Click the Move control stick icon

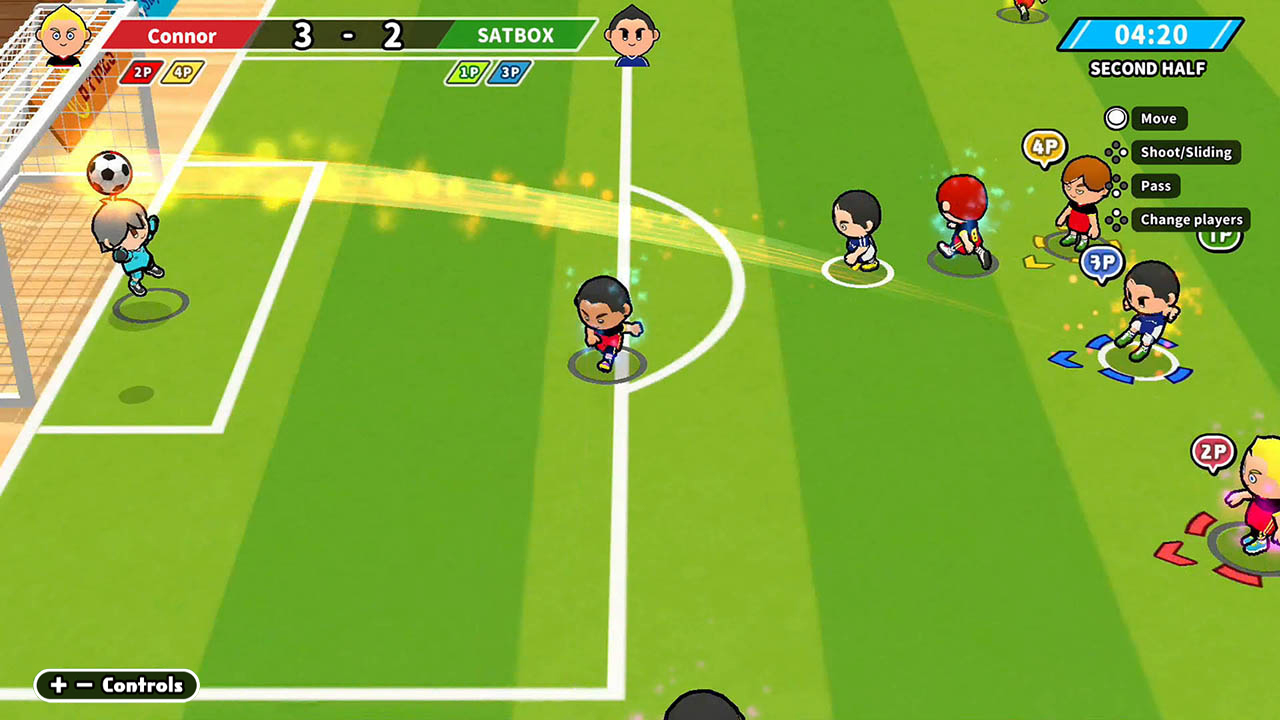1116,118
